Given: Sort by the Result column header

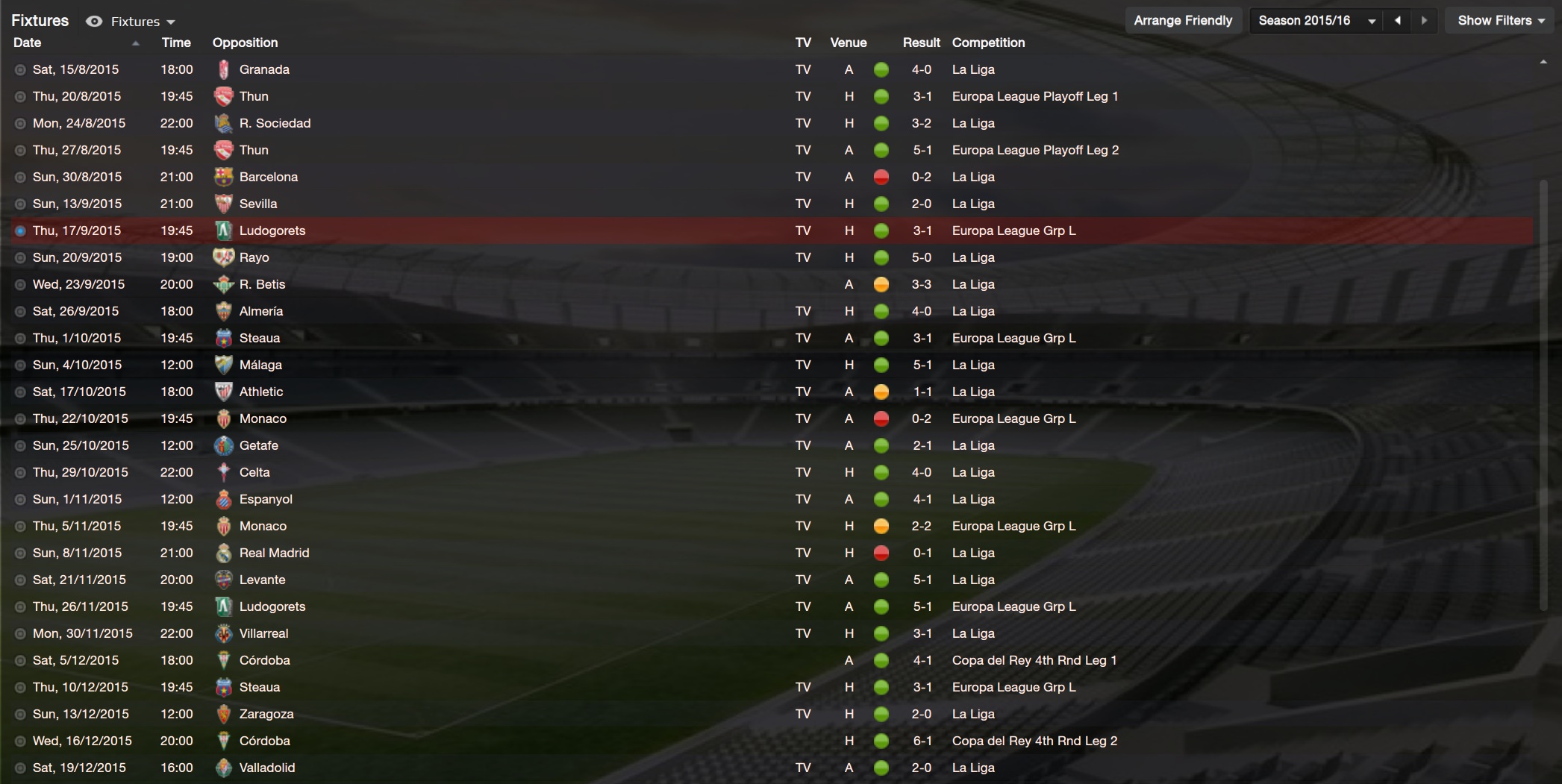Looking at the screenshot, I should point(921,43).
